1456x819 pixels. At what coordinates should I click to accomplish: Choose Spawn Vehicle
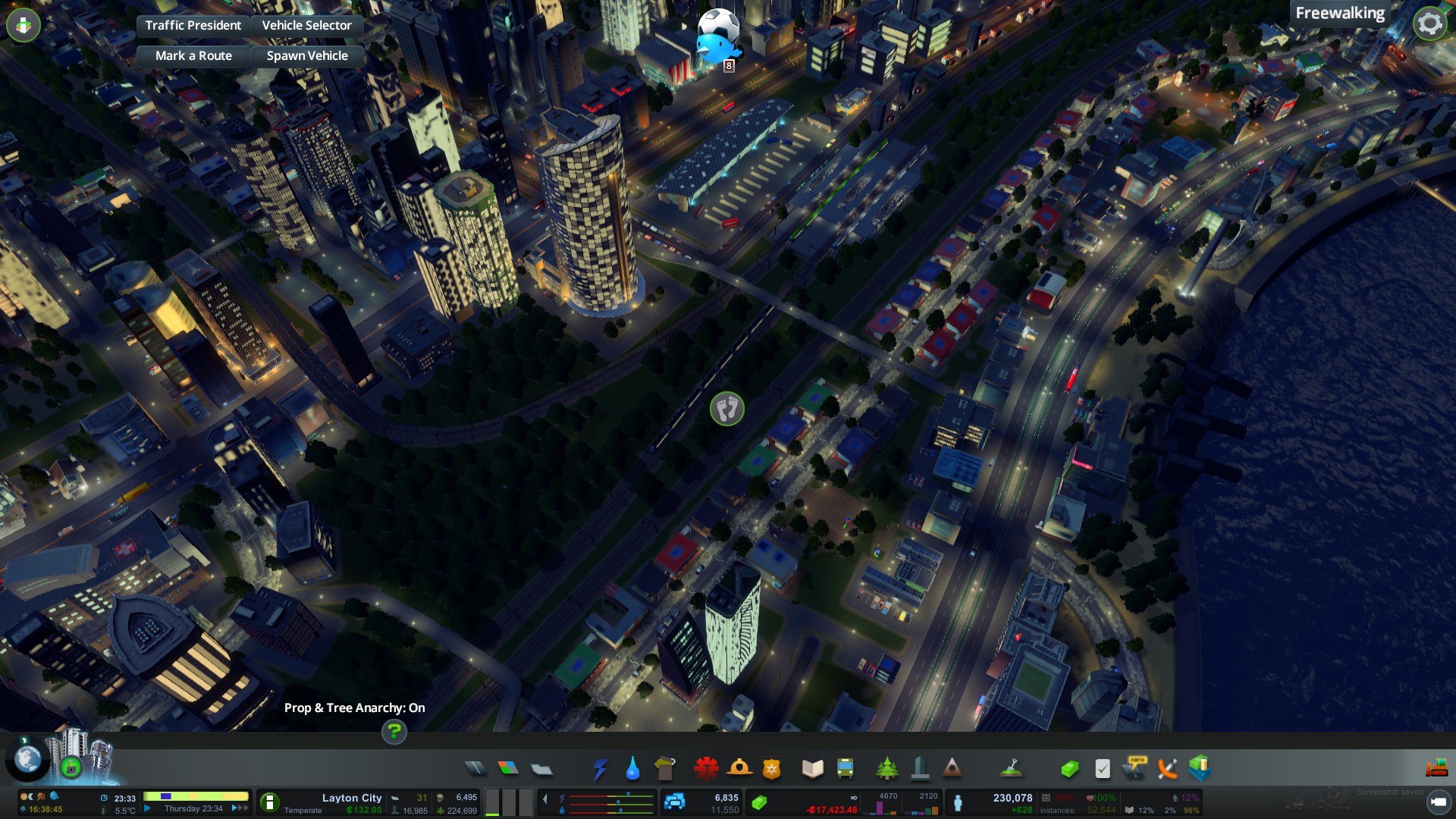307,55
